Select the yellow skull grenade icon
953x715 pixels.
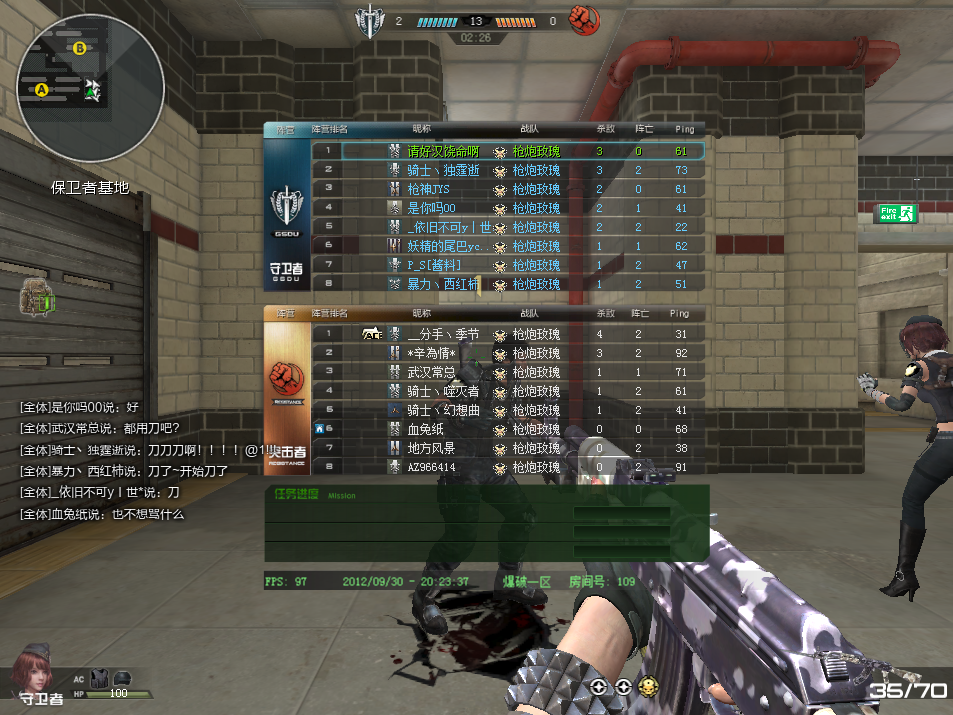click(648, 687)
